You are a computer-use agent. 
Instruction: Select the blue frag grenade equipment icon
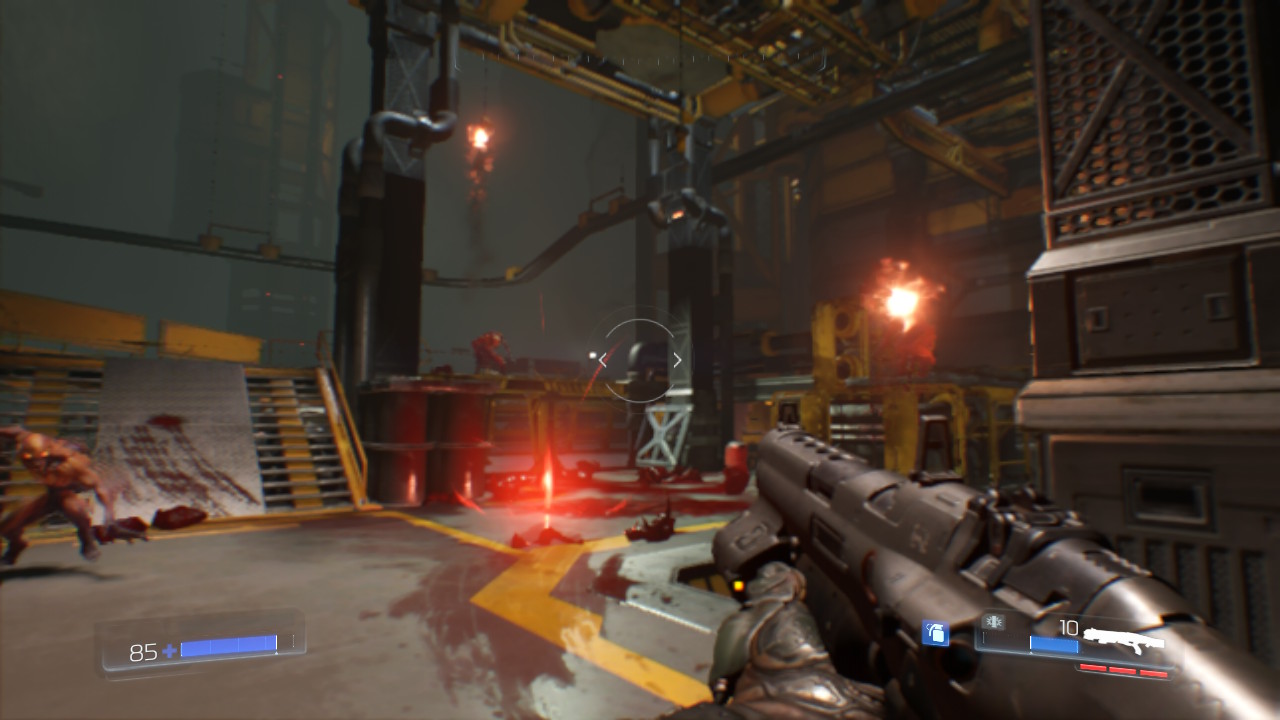[x=935, y=634]
